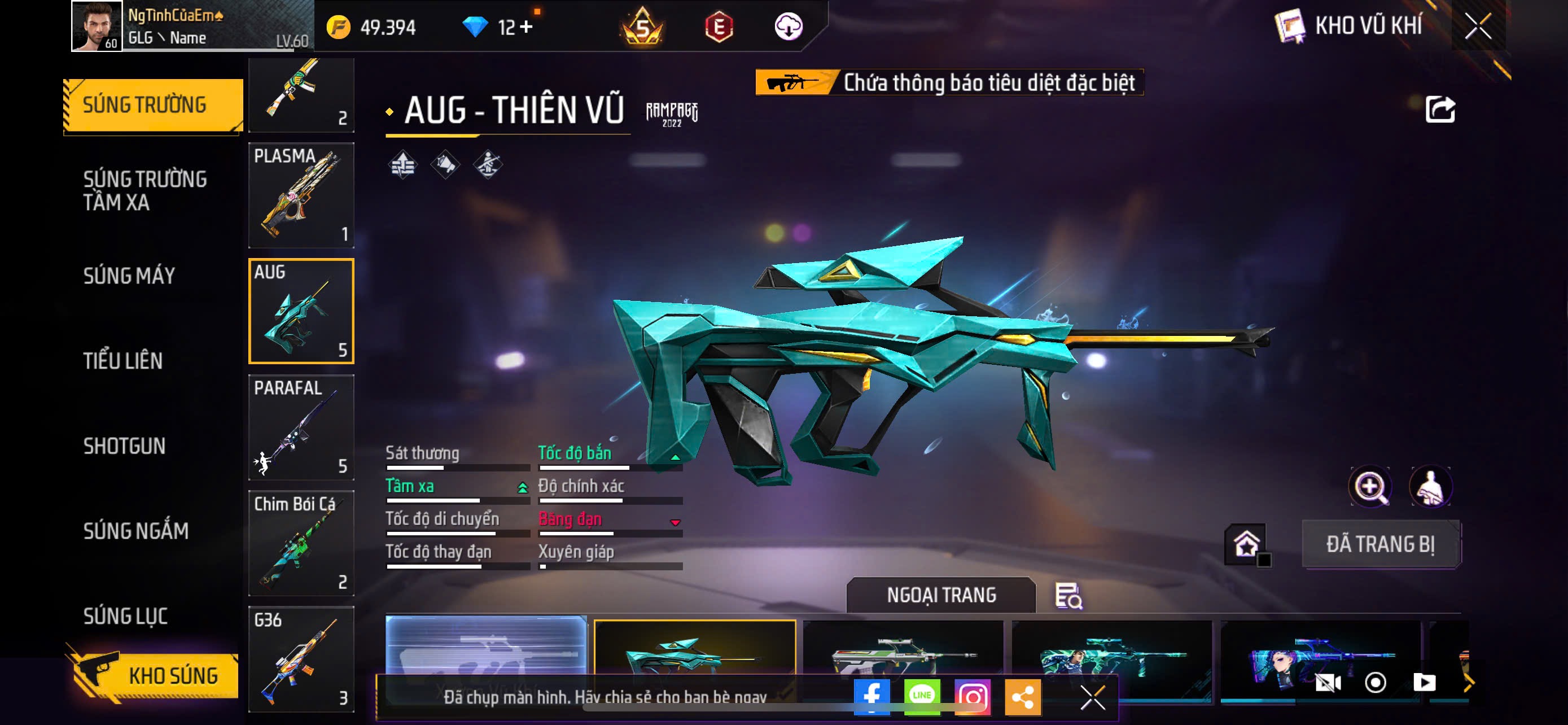Image resolution: width=1568 pixels, height=725 pixels.
Task: Share screenshot to Facebook
Action: coord(871,696)
